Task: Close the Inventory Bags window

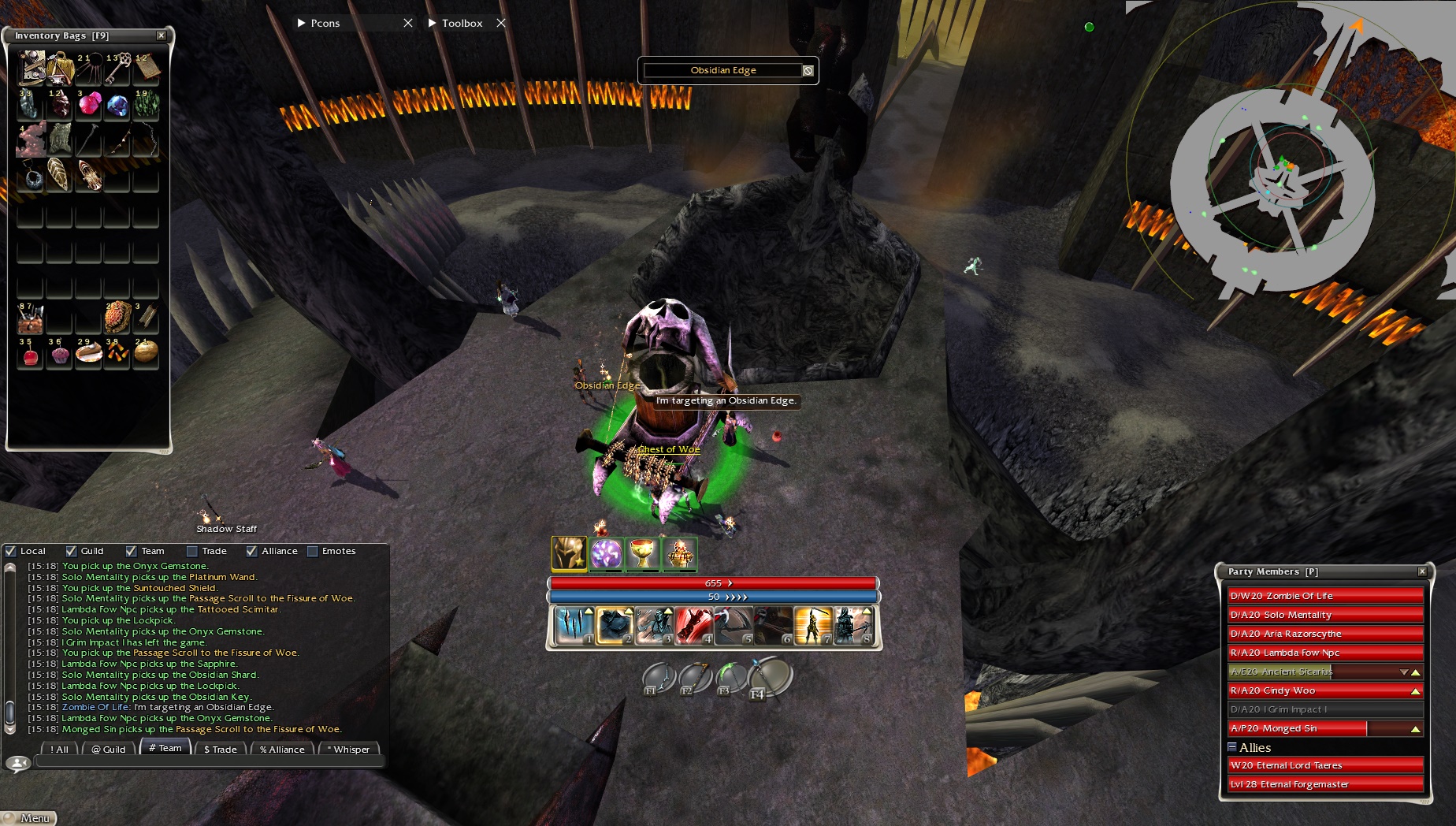Action: coord(161,35)
